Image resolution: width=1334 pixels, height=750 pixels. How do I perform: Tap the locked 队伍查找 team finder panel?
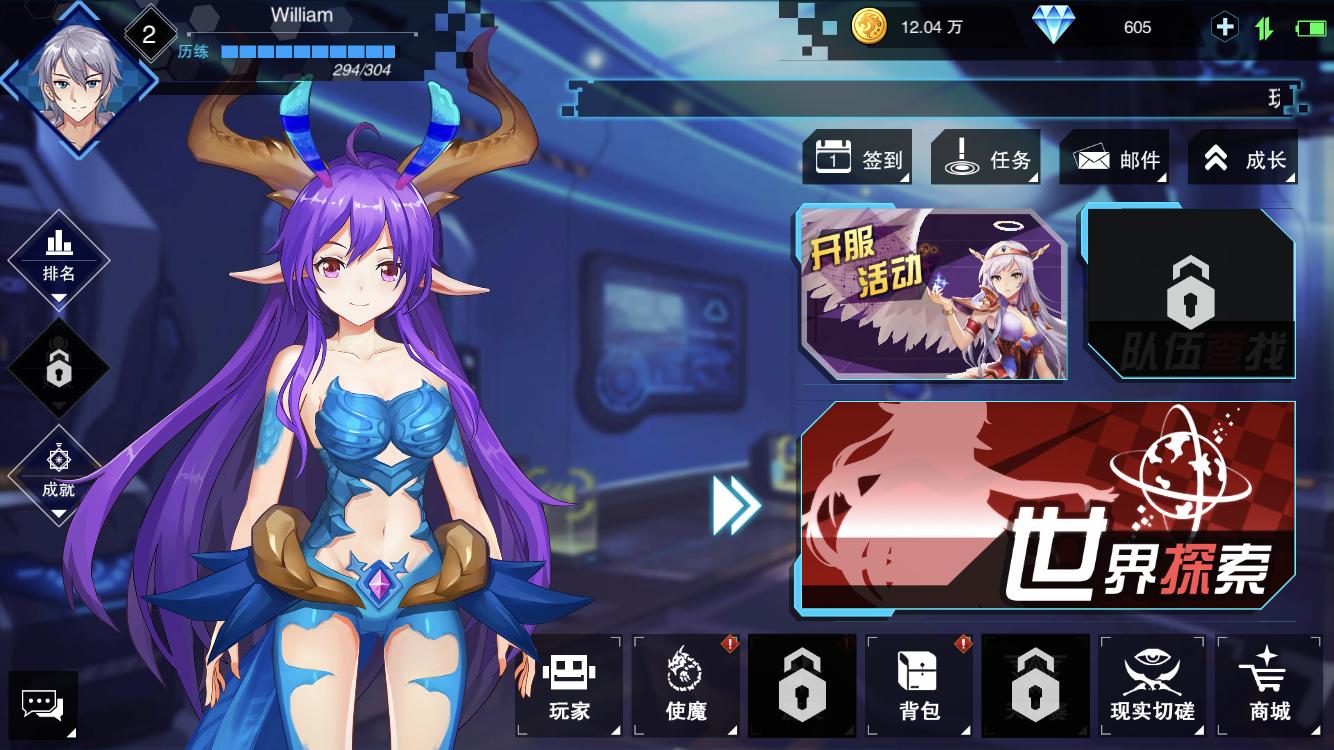1189,293
